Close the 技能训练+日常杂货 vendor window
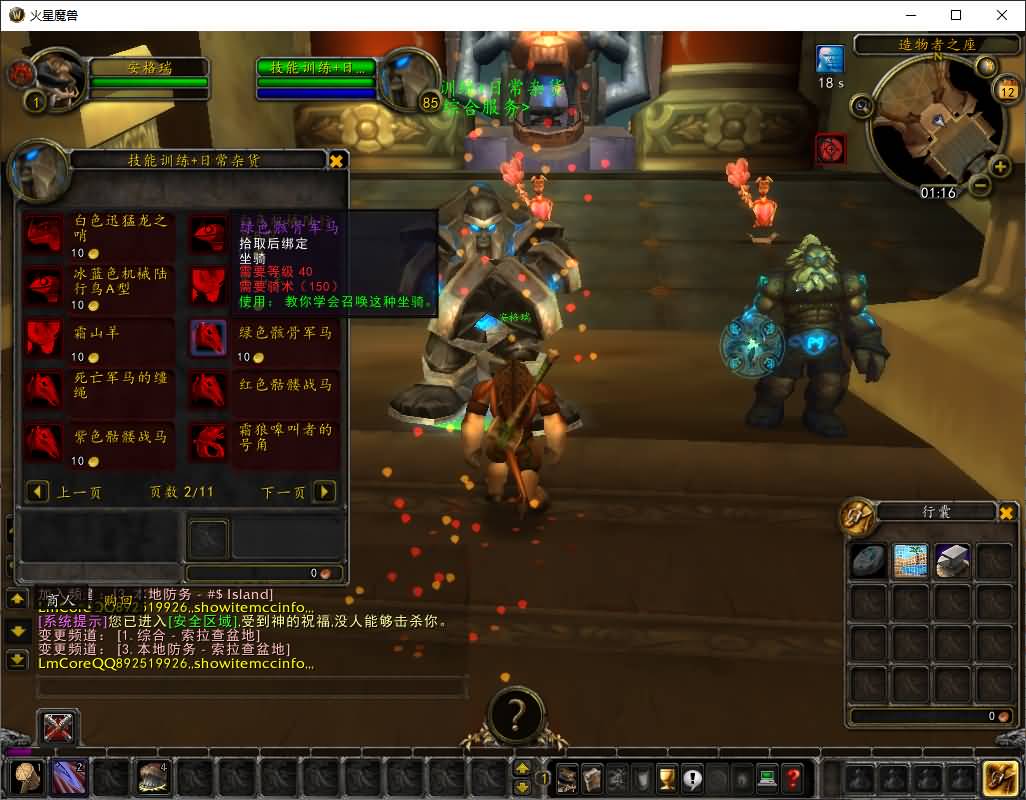 (337, 160)
